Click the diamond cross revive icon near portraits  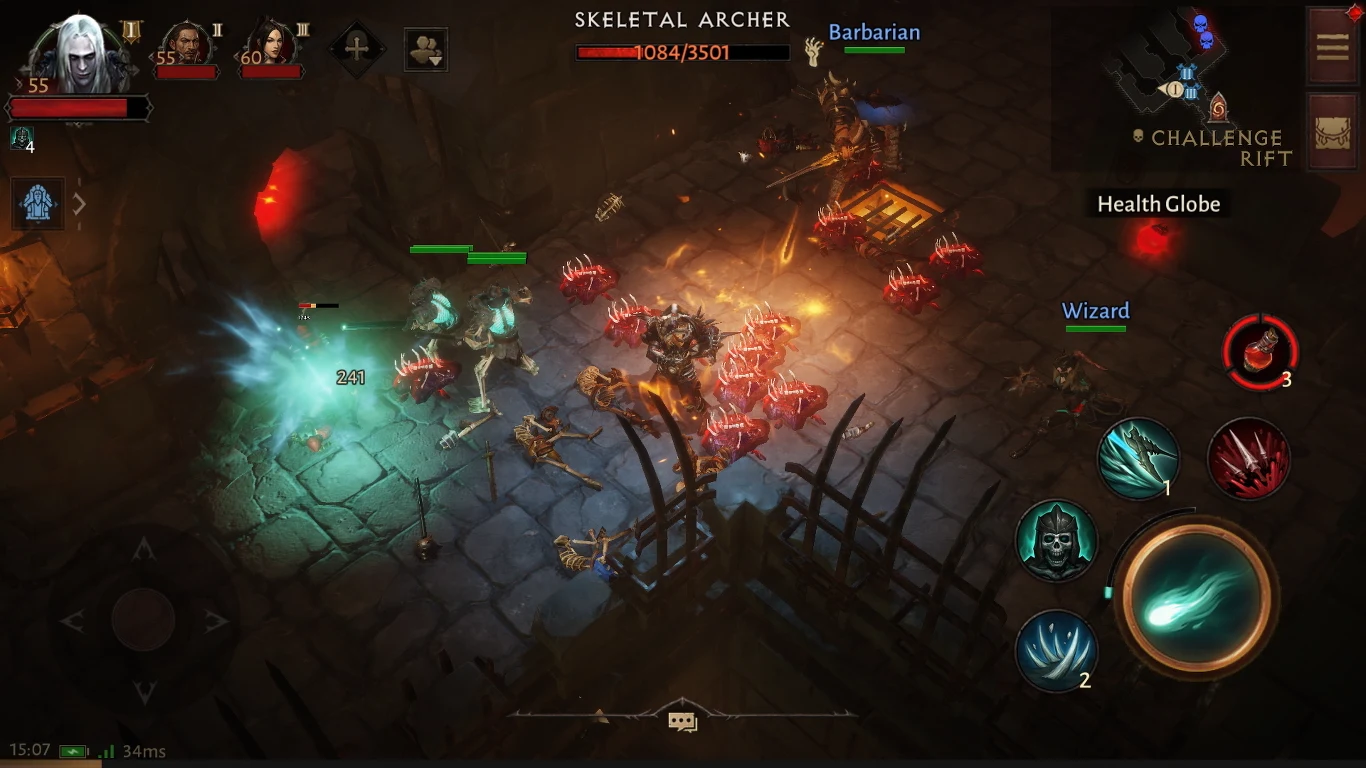(357, 48)
